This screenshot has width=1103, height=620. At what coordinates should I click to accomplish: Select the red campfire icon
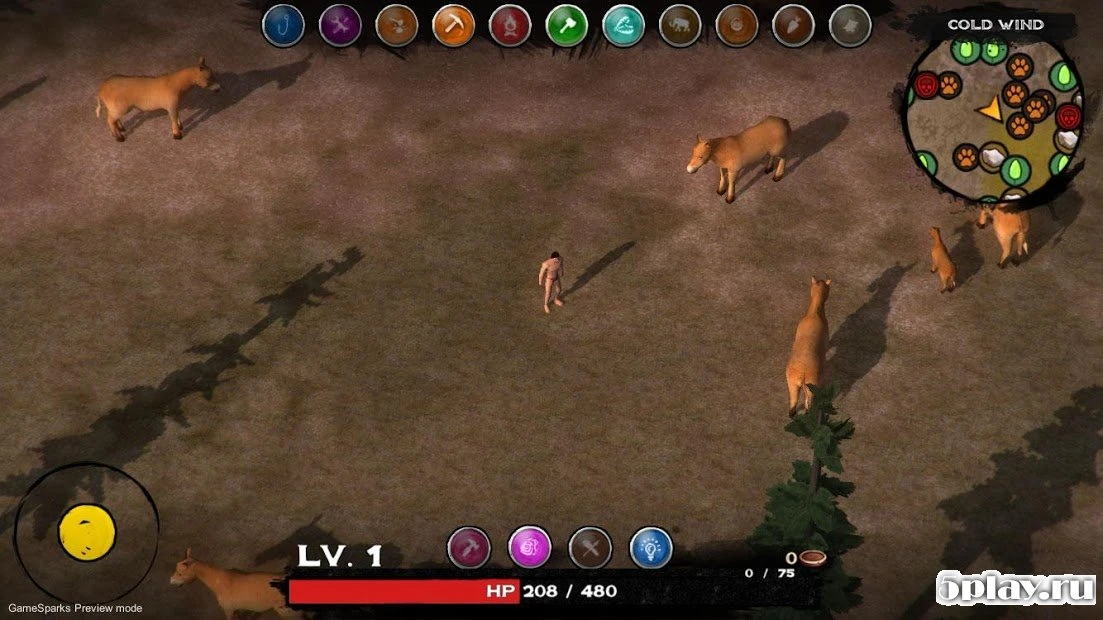[x=510, y=25]
